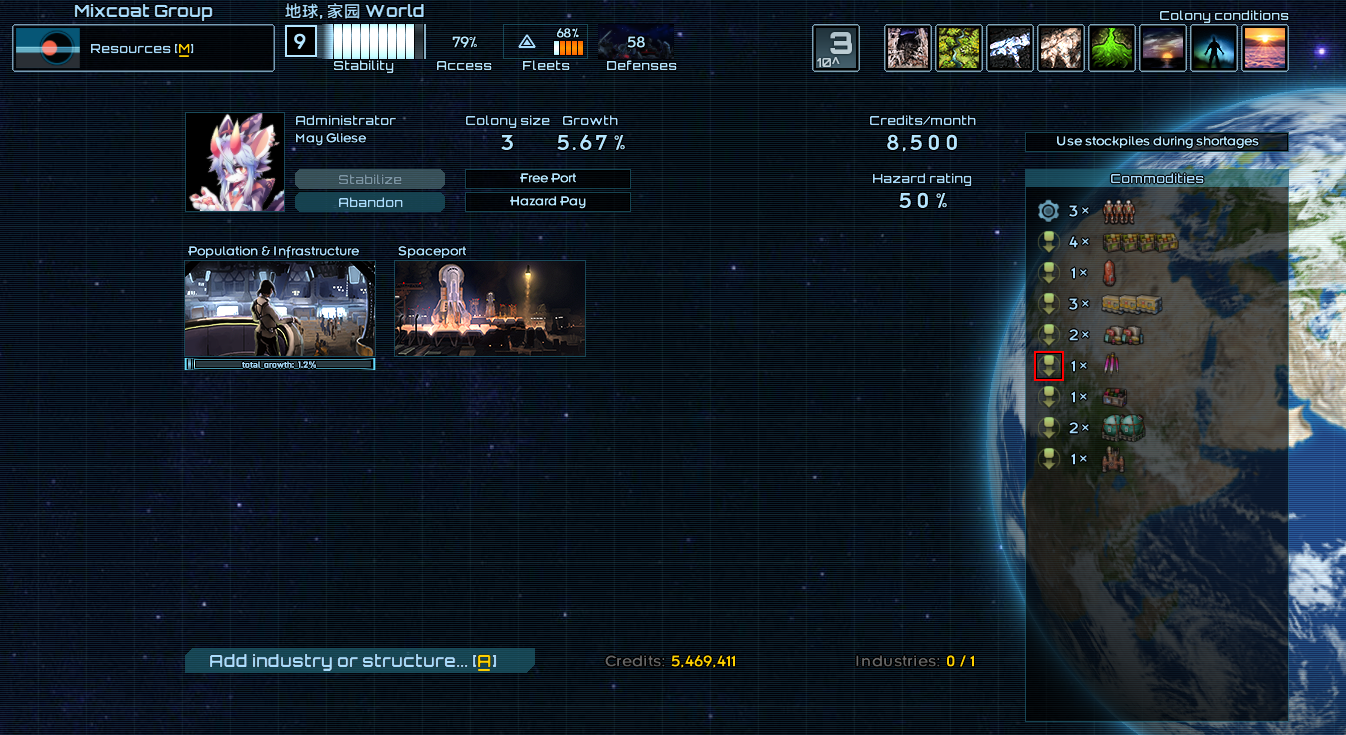Click the administrator May Gliese portrait
Screen dimensions: 1346x735
tap(235, 162)
